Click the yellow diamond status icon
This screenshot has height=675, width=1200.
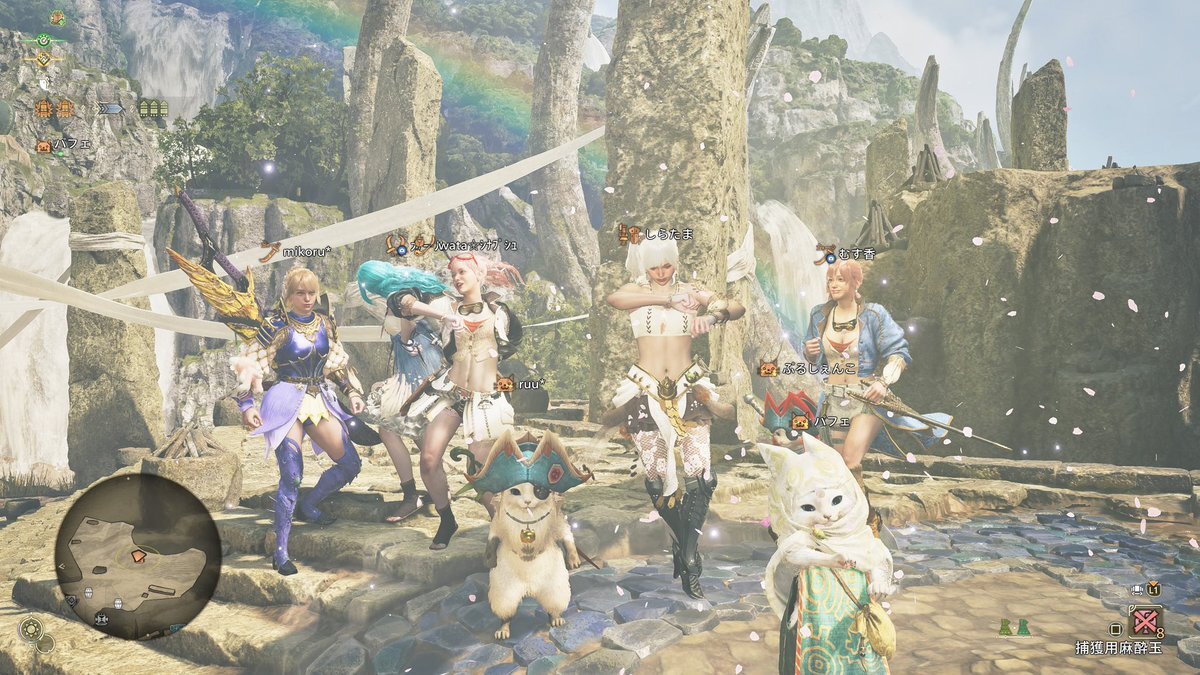click(x=43, y=58)
